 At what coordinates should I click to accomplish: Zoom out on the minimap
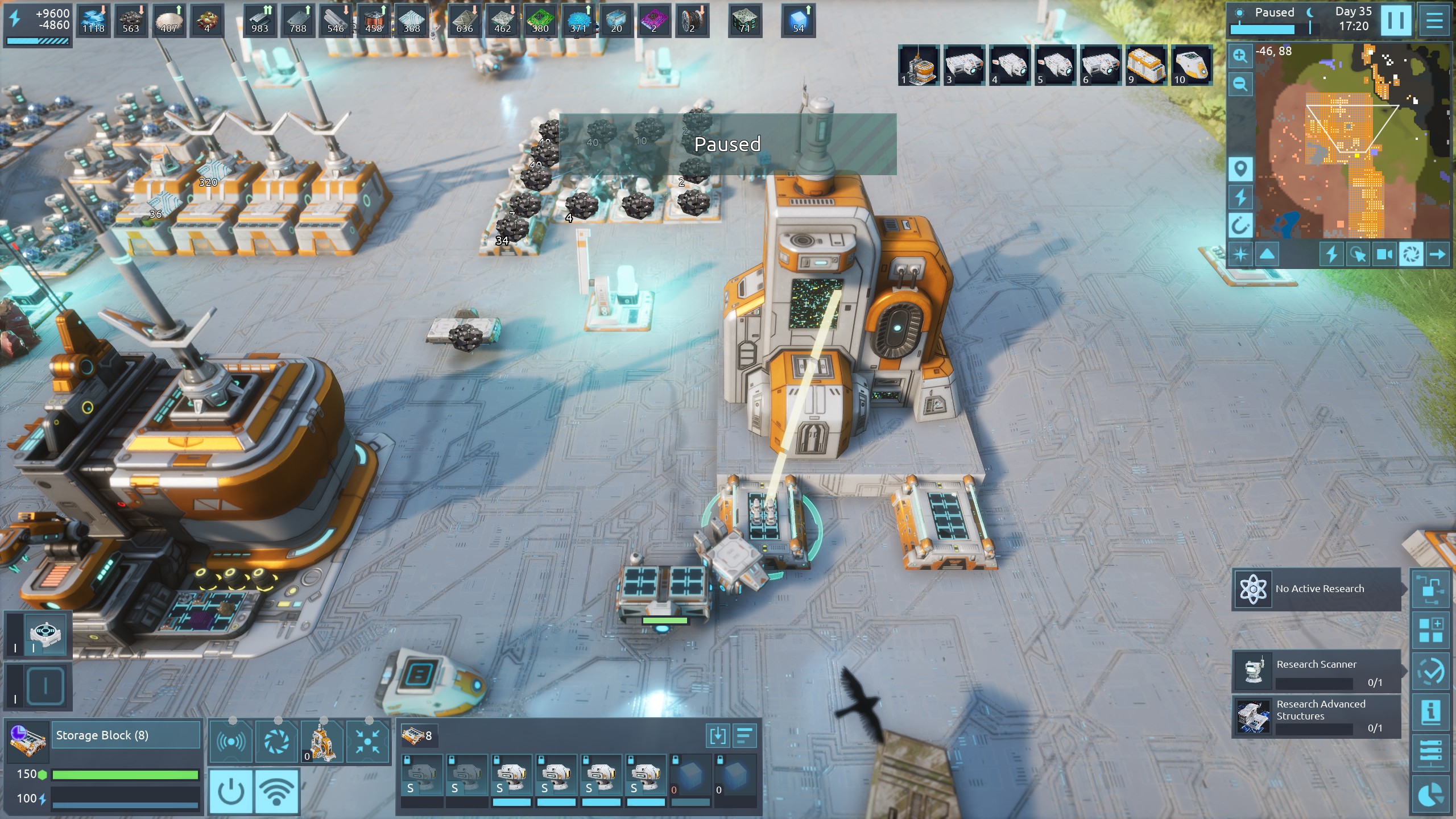(1240, 85)
